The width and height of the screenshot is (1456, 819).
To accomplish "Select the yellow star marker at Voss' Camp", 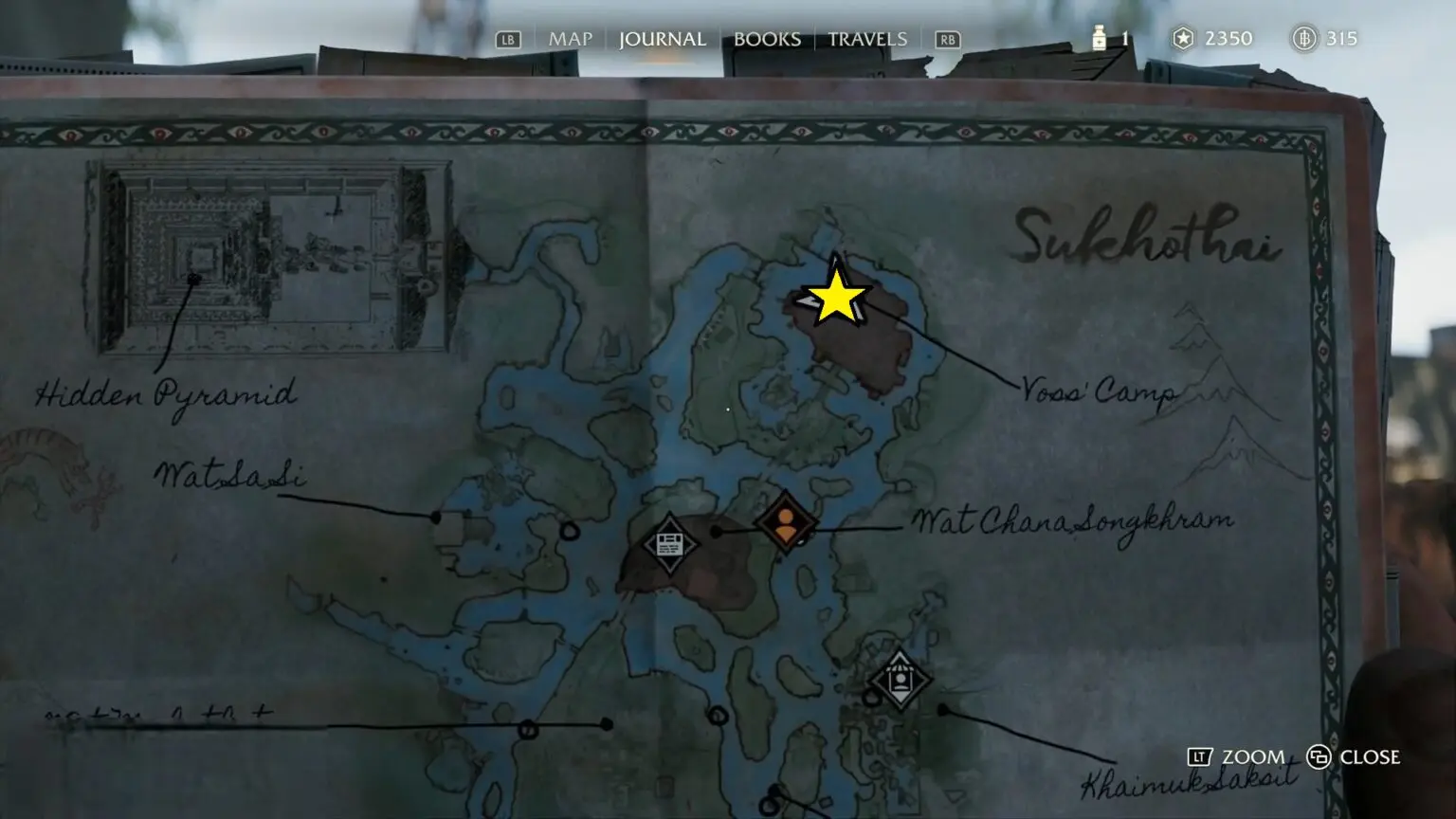I will tap(836, 298).
